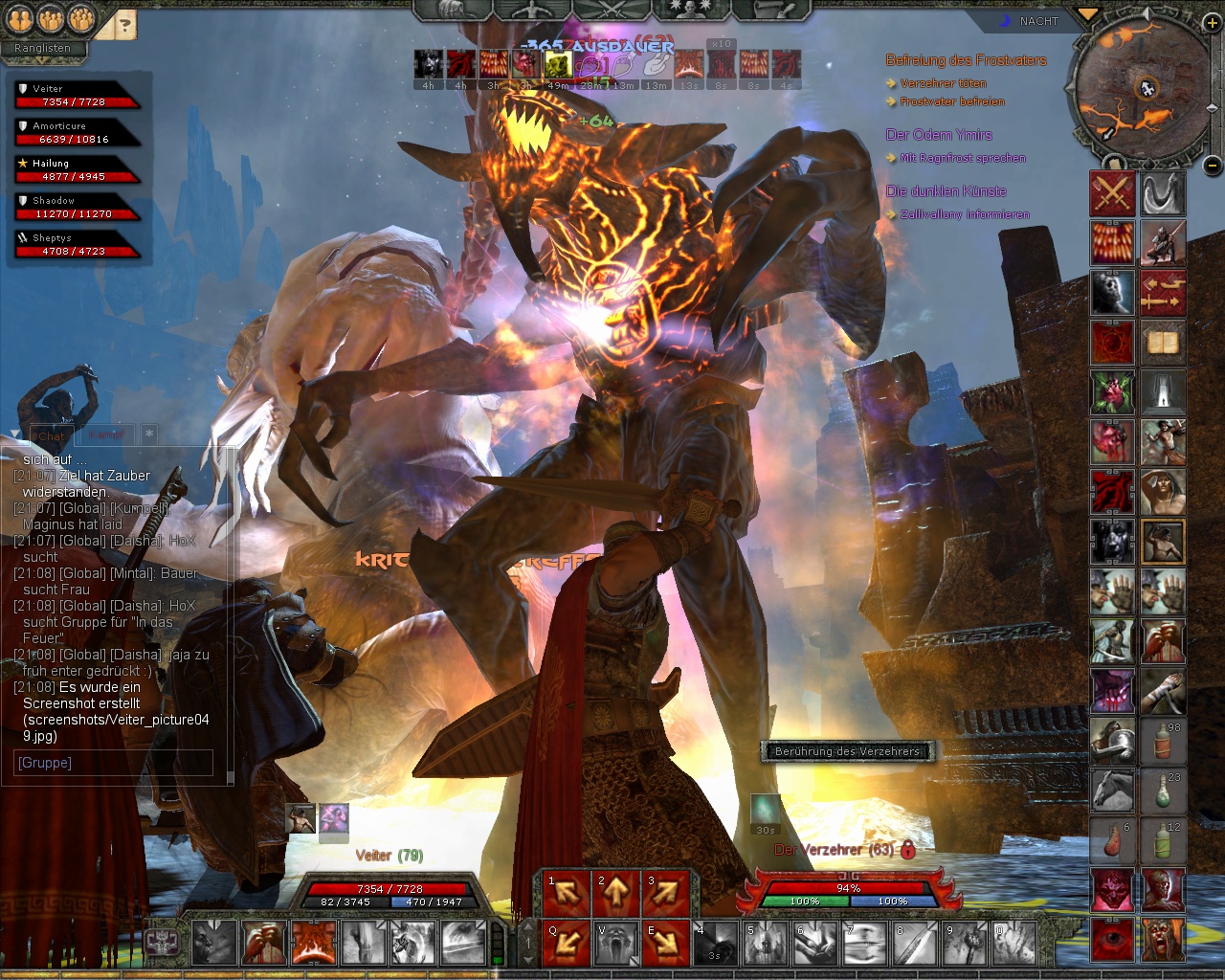
Task: Activate the flaming arc ability on hotbar
Action: coord(314,943)
